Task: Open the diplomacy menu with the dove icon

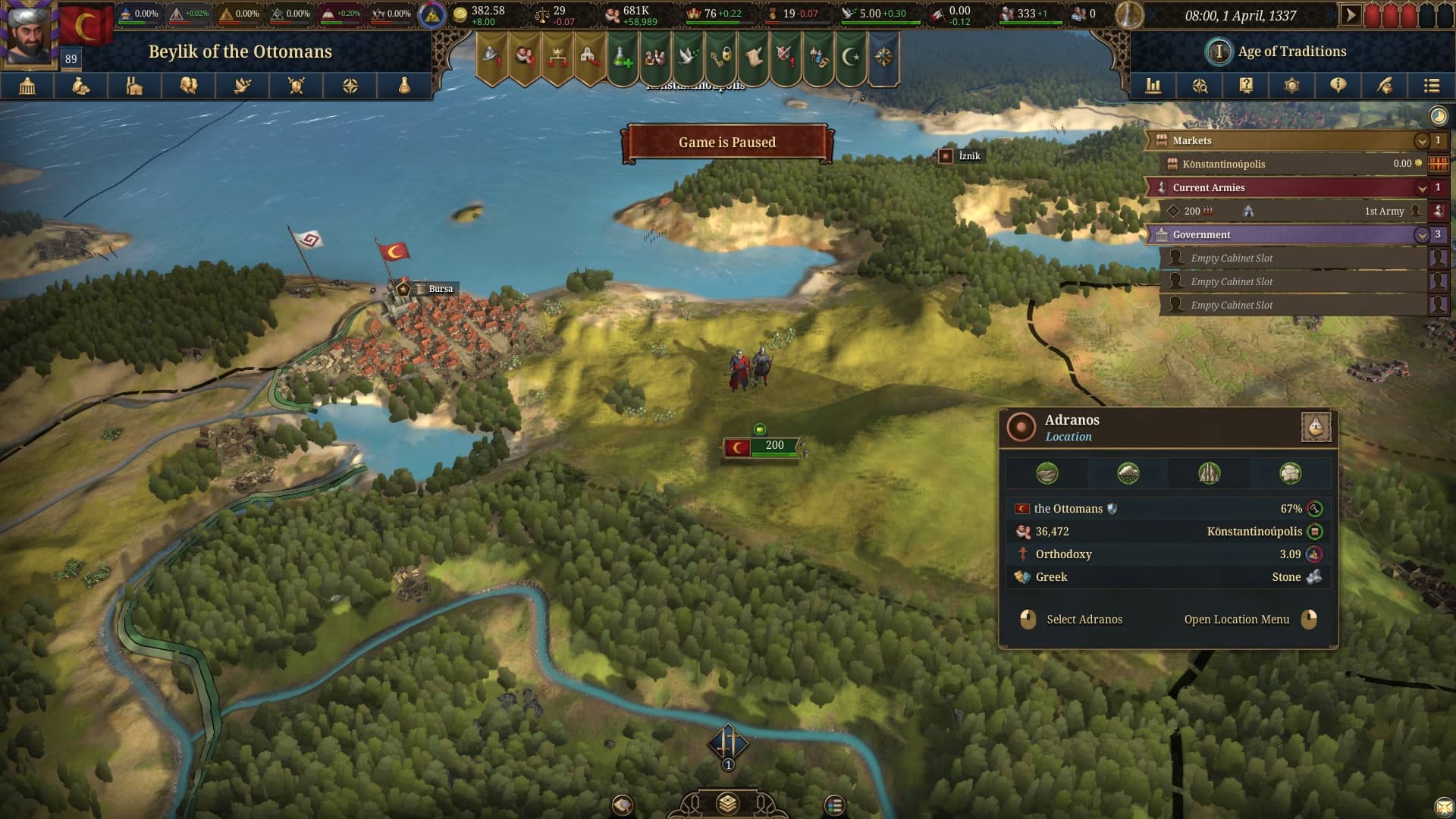Action: (243, 86)
